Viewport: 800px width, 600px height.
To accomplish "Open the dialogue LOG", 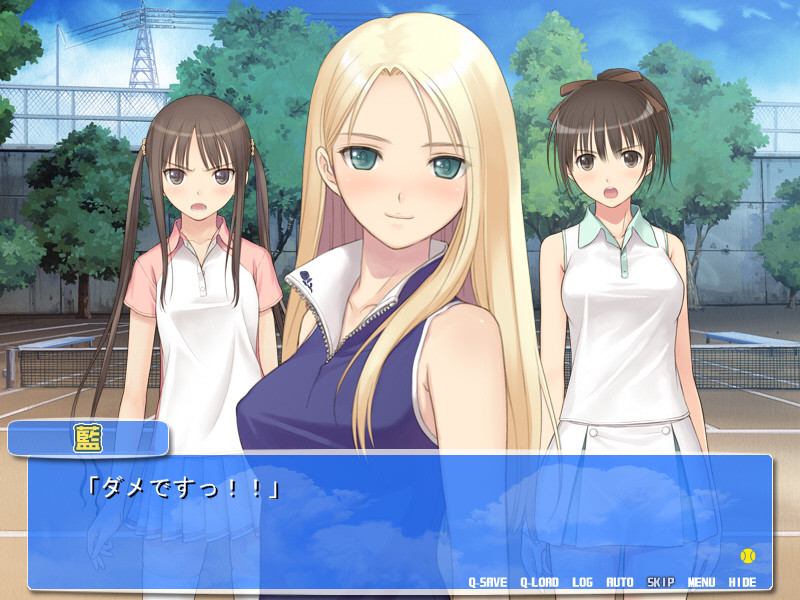I will (x=582, y=581).
